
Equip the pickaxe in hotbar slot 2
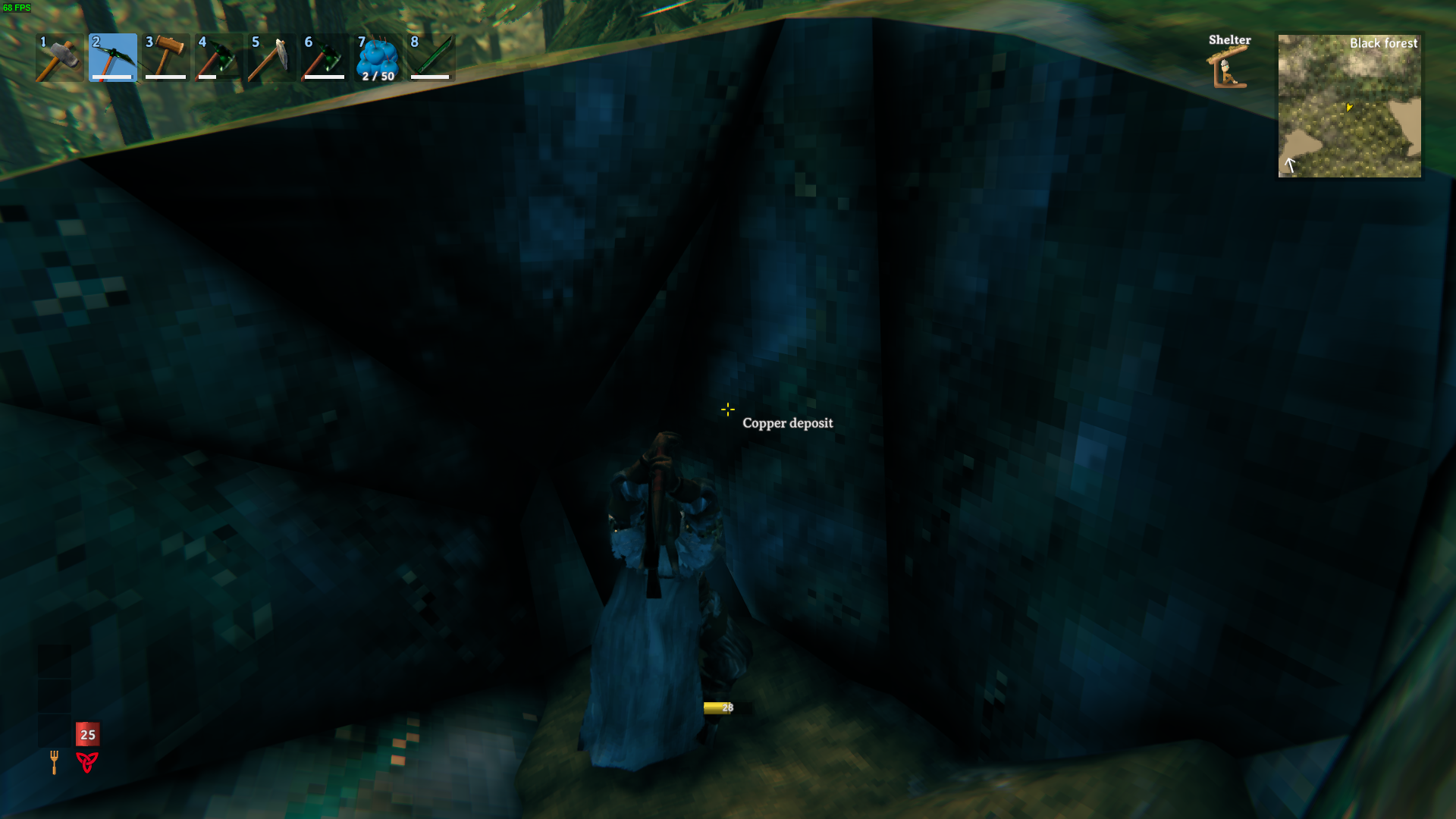[113, 58]
